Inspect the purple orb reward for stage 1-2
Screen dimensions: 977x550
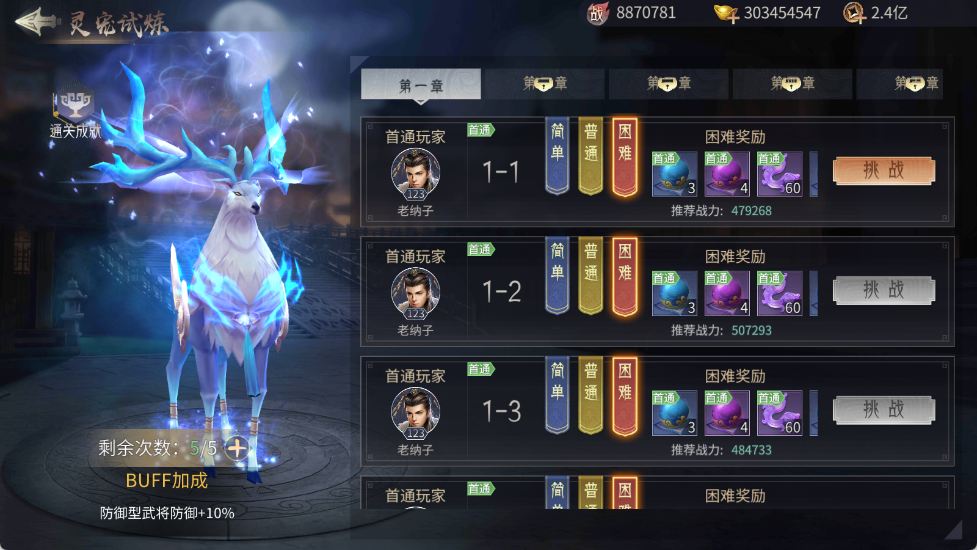click(x=726, y=294)
